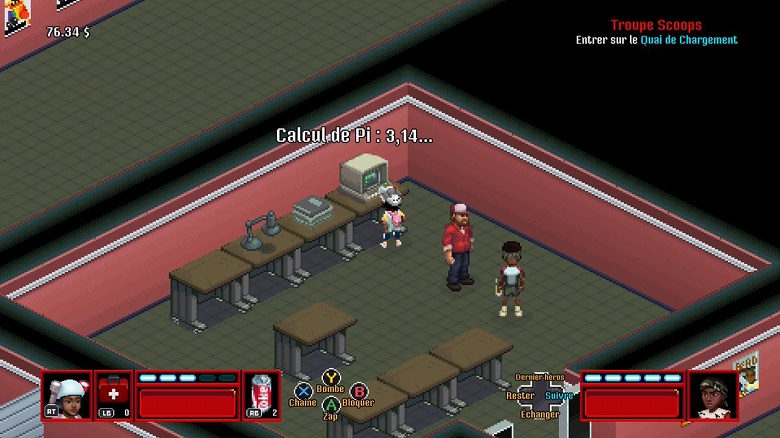
Task: Choose the Dernier héros command
Action: tap(540, 377)
